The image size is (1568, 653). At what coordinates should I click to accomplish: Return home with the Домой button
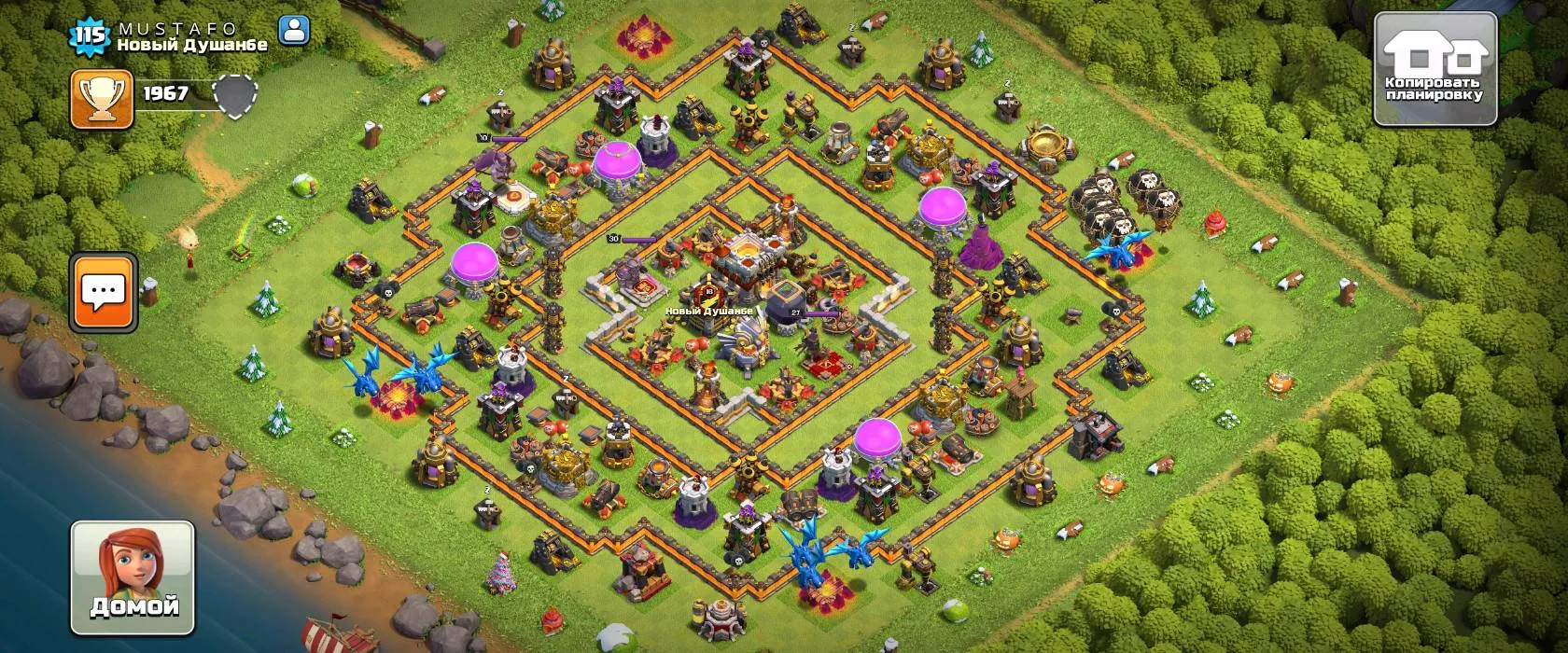pos(133,577)
